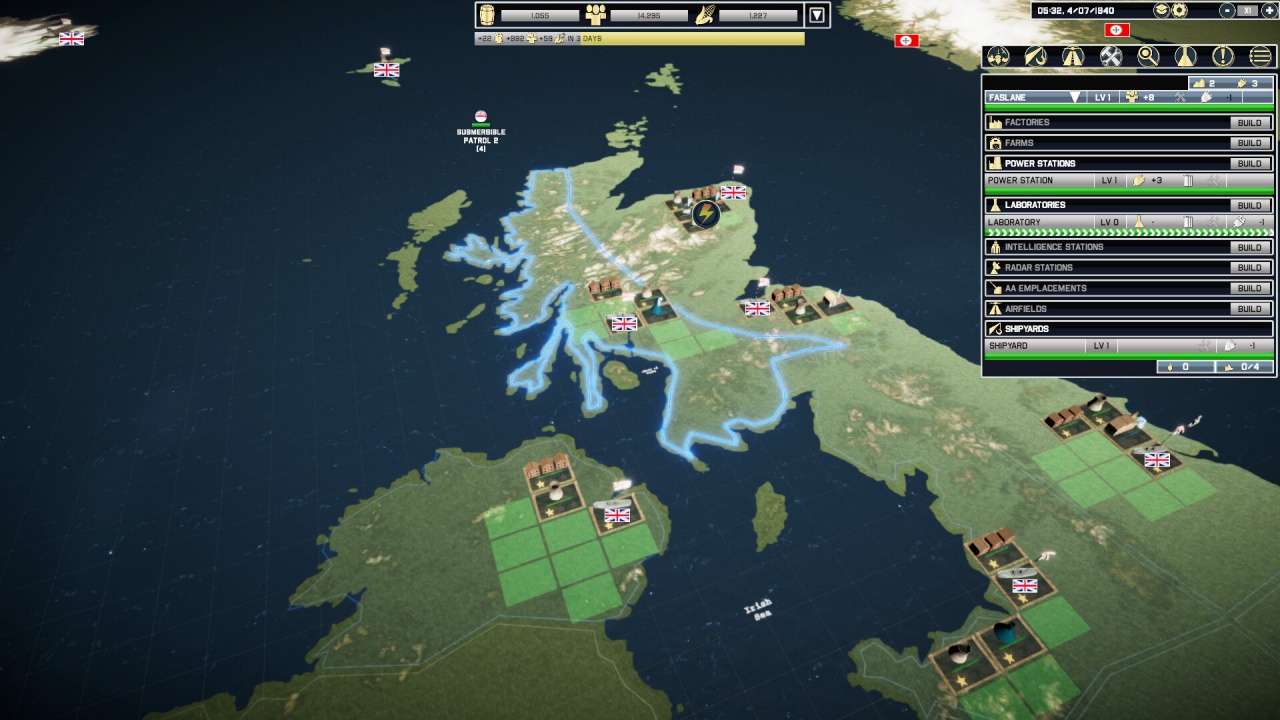This screenshot has width=1280, height=720.
Task: Open the Faslane city dropdown
Action: click(1075, 98)
